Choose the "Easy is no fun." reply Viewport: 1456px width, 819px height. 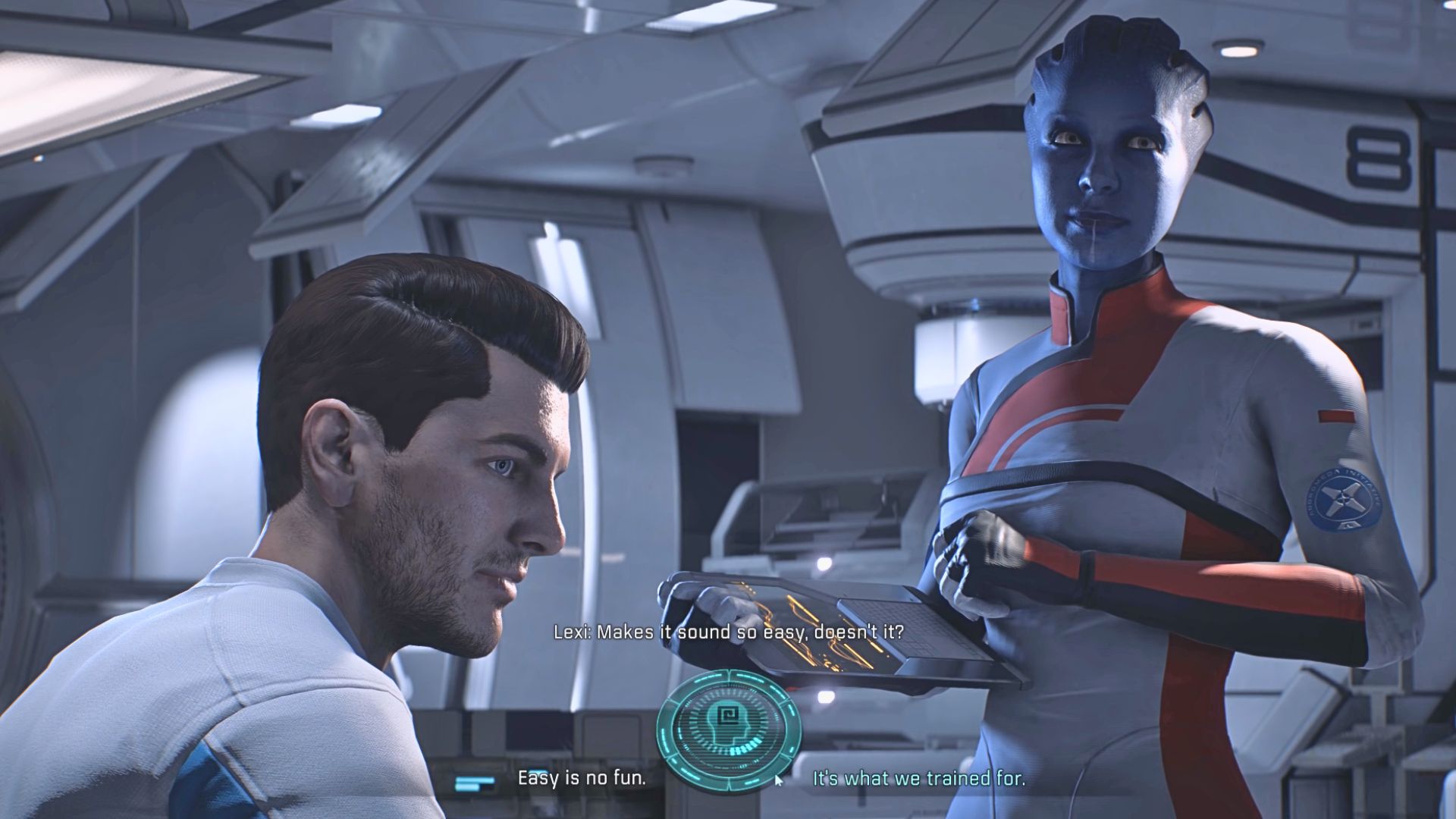click(x=582, y=778)
